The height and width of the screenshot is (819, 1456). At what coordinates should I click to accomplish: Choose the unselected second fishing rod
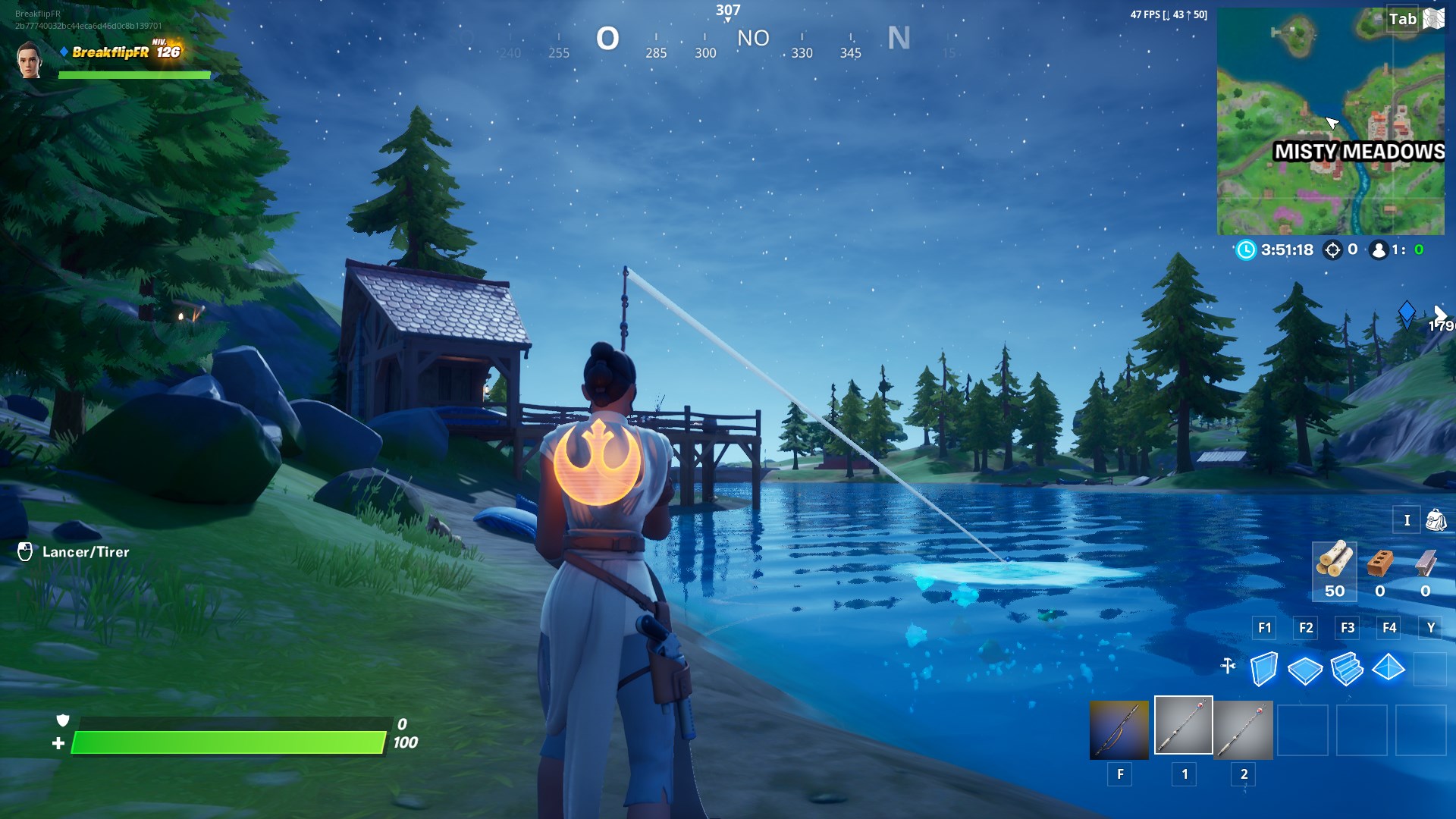tap(1243, 730)
